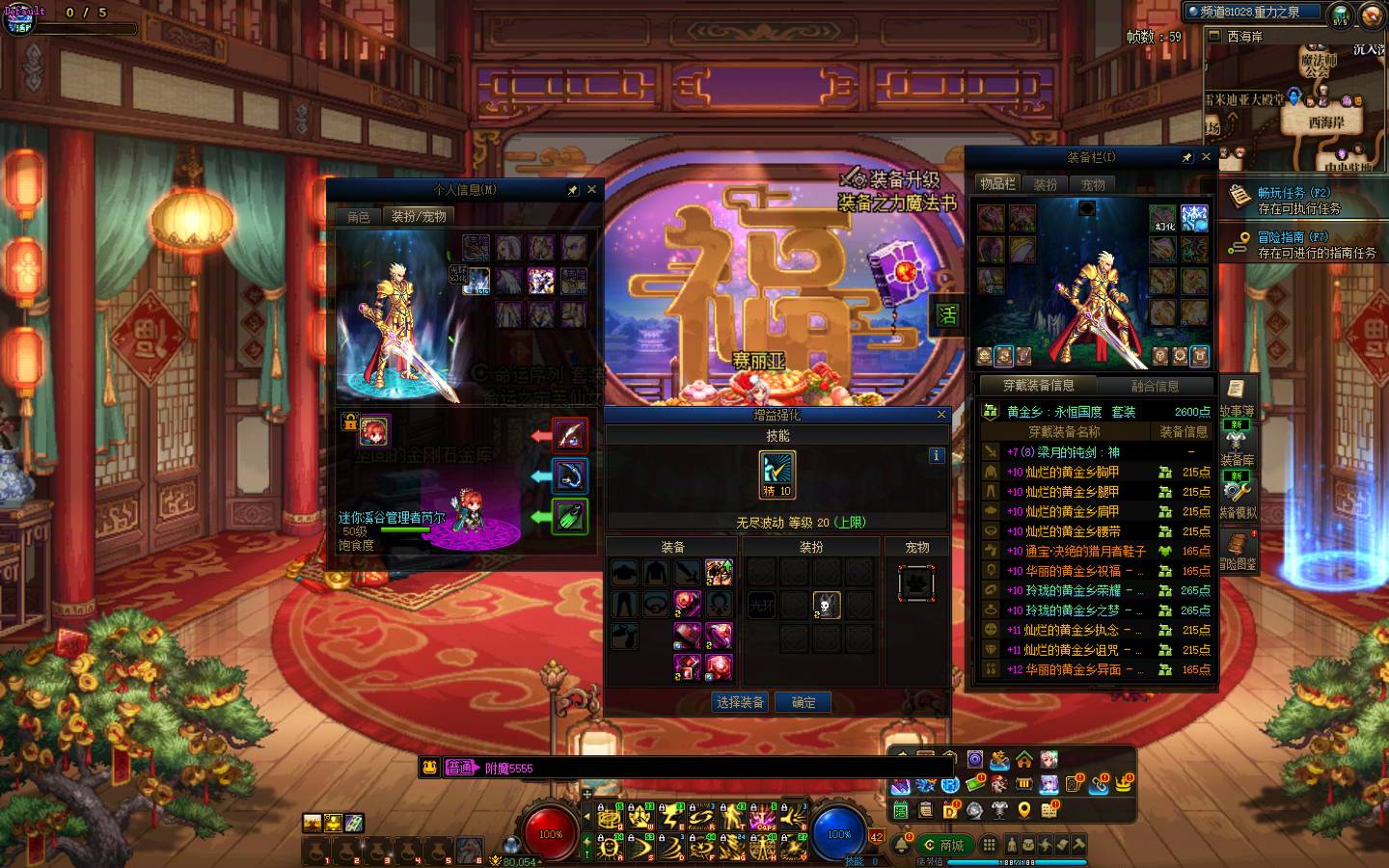
Task: Close the 个人信息 personal info window
Action: [x=591, y=190]
